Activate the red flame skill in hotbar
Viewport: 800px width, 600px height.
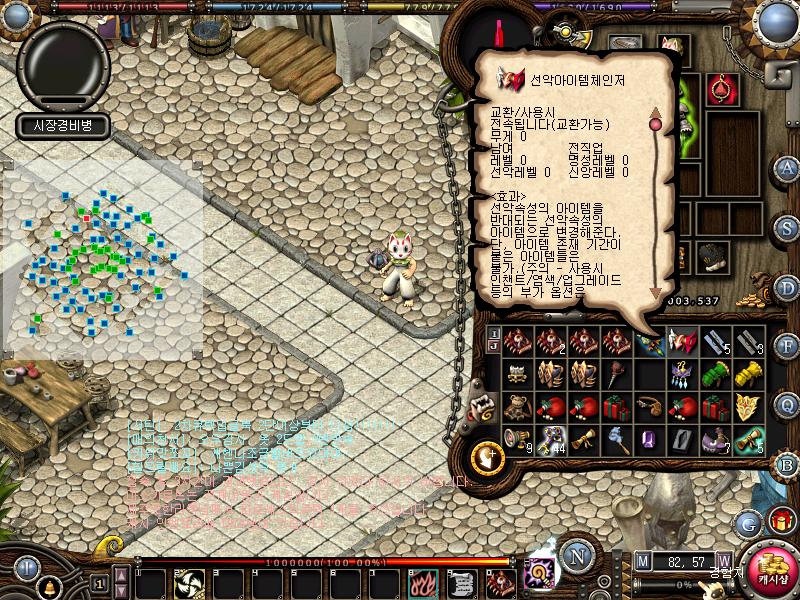[419, 583]
